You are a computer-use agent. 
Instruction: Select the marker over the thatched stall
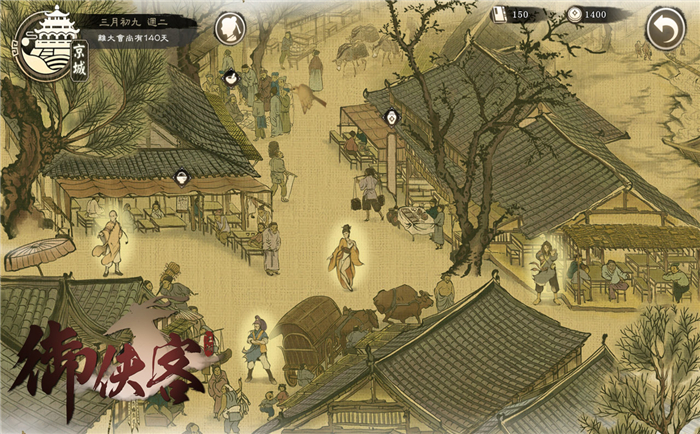coord(182,178)
